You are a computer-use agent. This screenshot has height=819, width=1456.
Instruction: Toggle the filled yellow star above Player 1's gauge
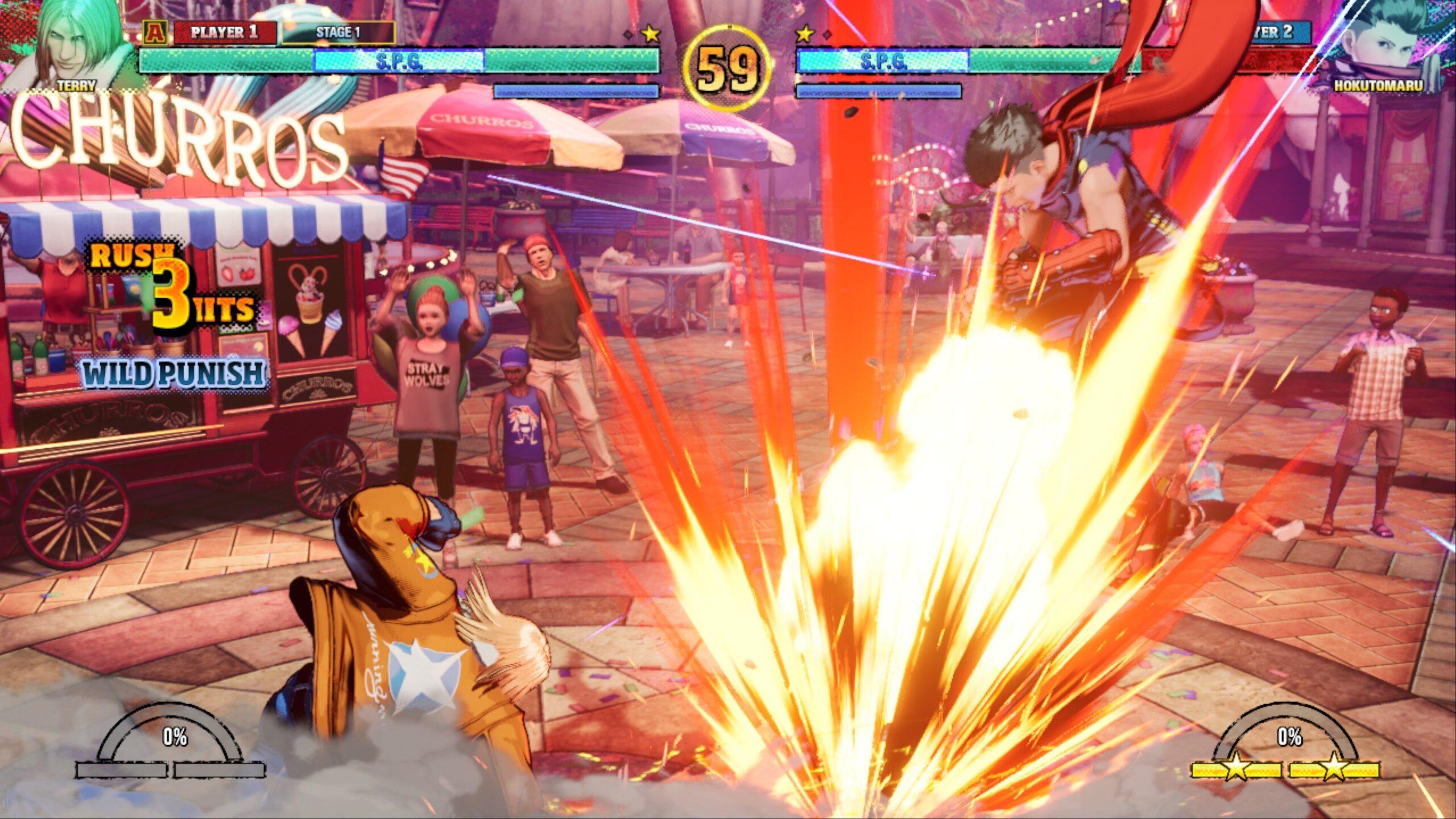pos(650,34)
